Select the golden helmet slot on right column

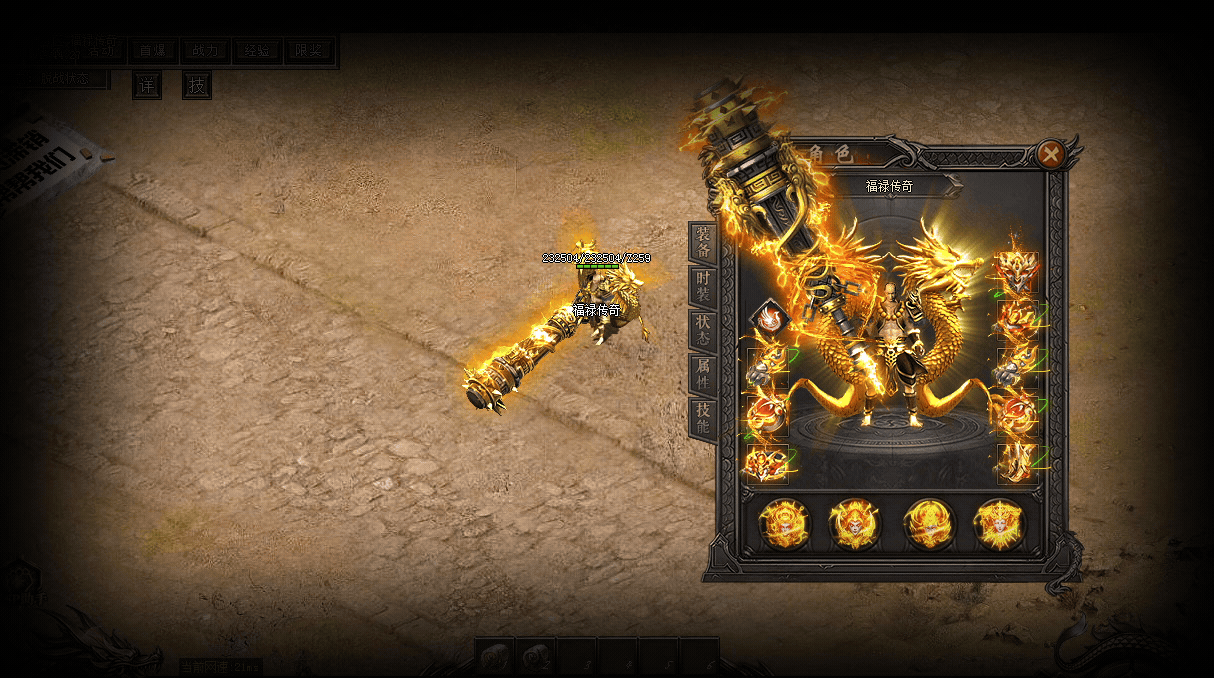coord(1017,271)
